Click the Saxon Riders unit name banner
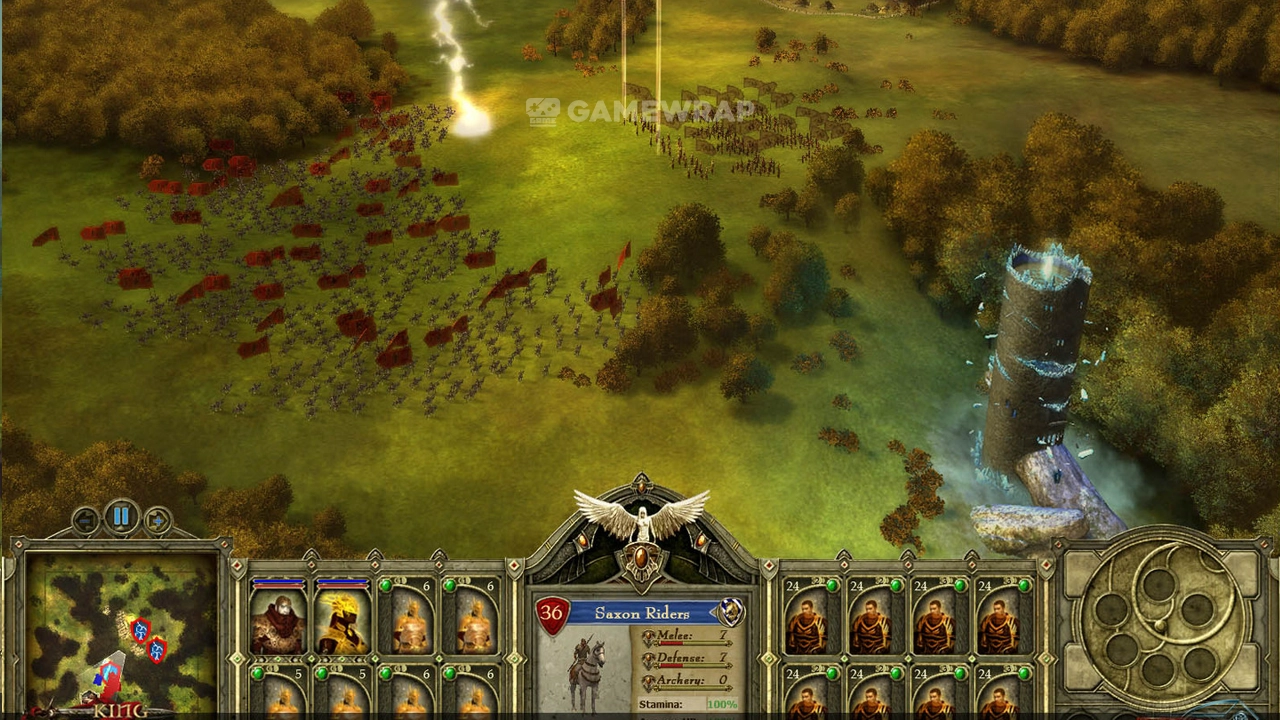Screen dimensions: 1280x720 (x=642, y=613)
